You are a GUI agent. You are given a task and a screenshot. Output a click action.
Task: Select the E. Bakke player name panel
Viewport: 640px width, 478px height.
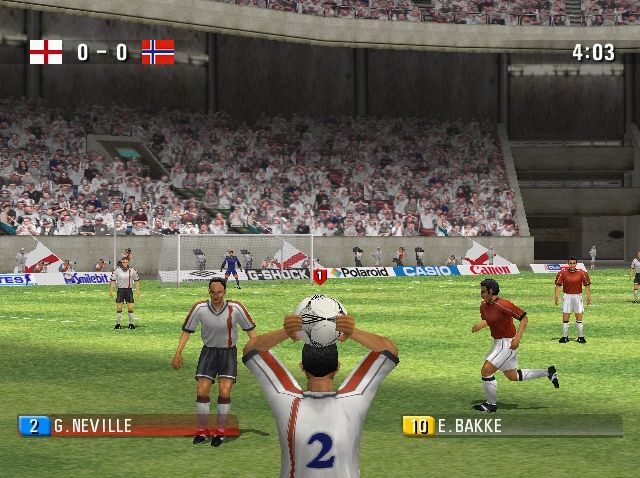(511, 426)
